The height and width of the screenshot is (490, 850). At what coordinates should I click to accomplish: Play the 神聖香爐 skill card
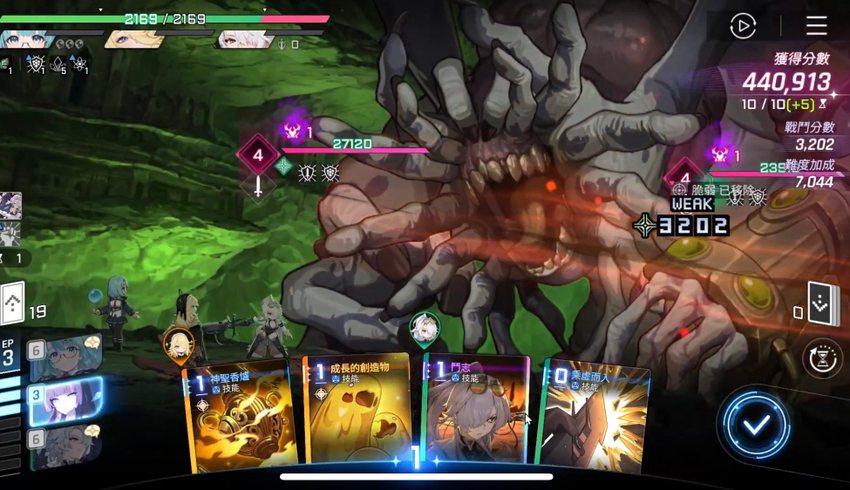point(240,415)
